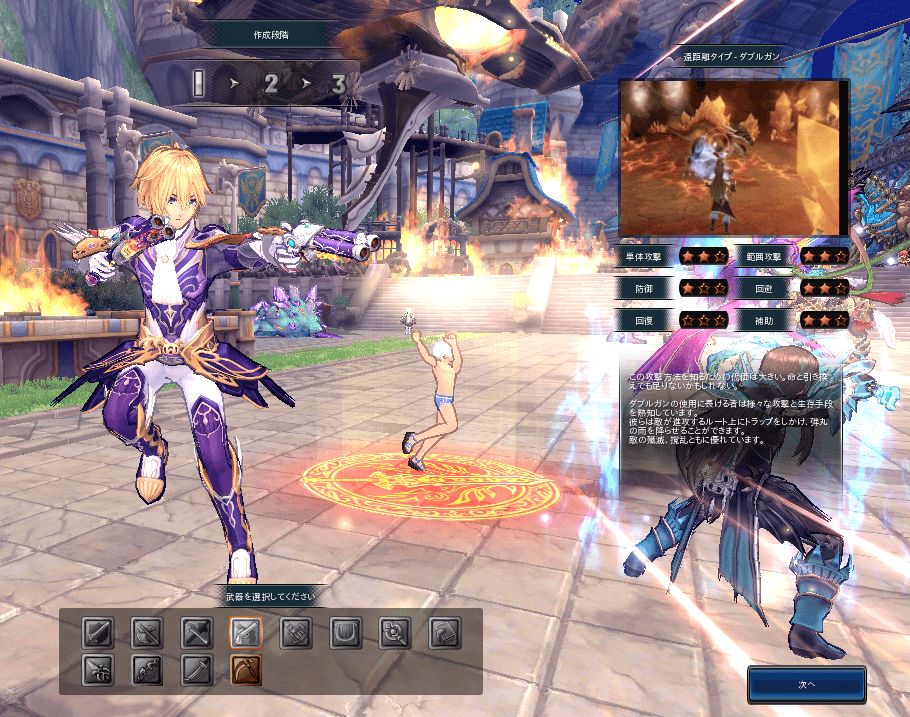Screen dimensions: 910x717
Task: Choose the katana blade weapon icon
Action: [x=197, y=670]
